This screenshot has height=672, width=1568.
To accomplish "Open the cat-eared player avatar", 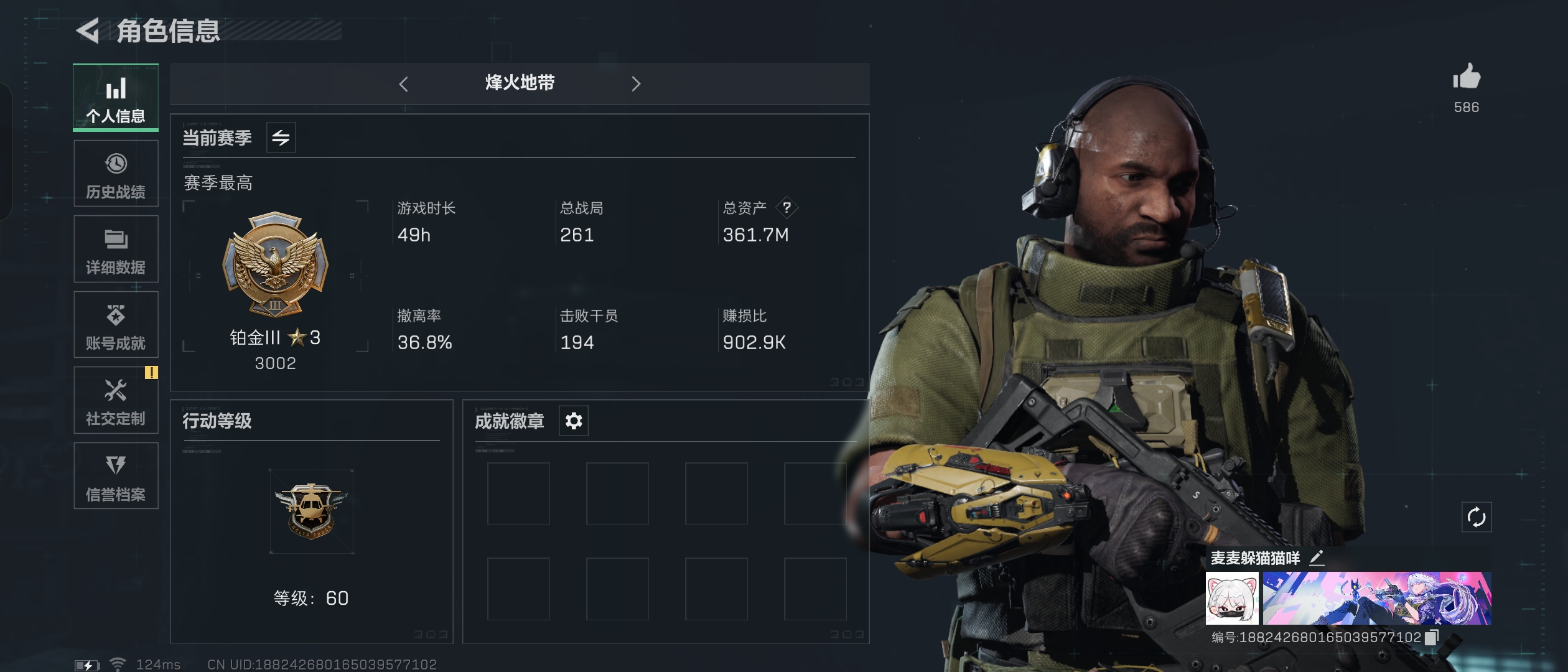I will pyautogui.click(x=1231, y=599).
